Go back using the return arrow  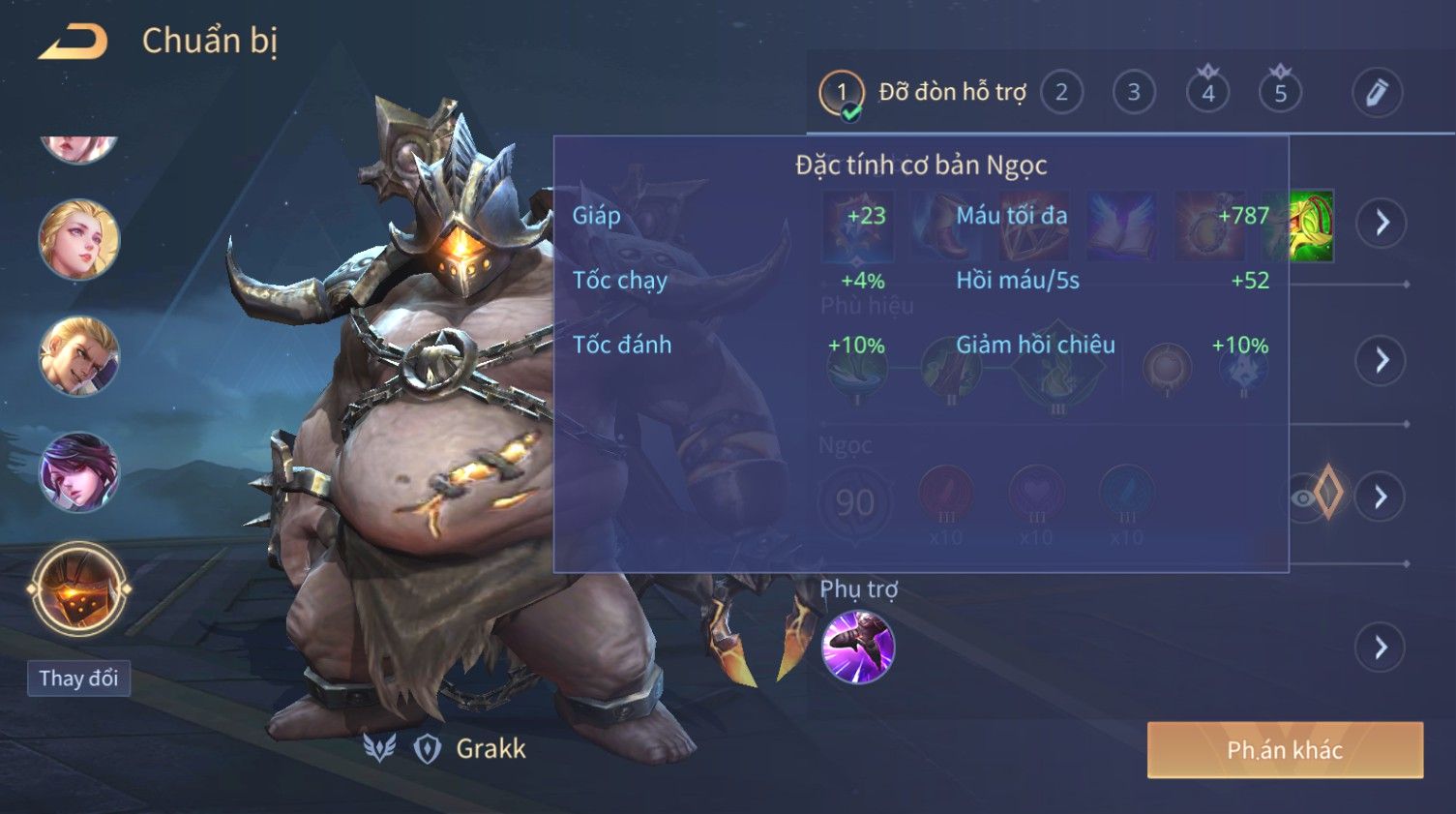click(74, 42)
